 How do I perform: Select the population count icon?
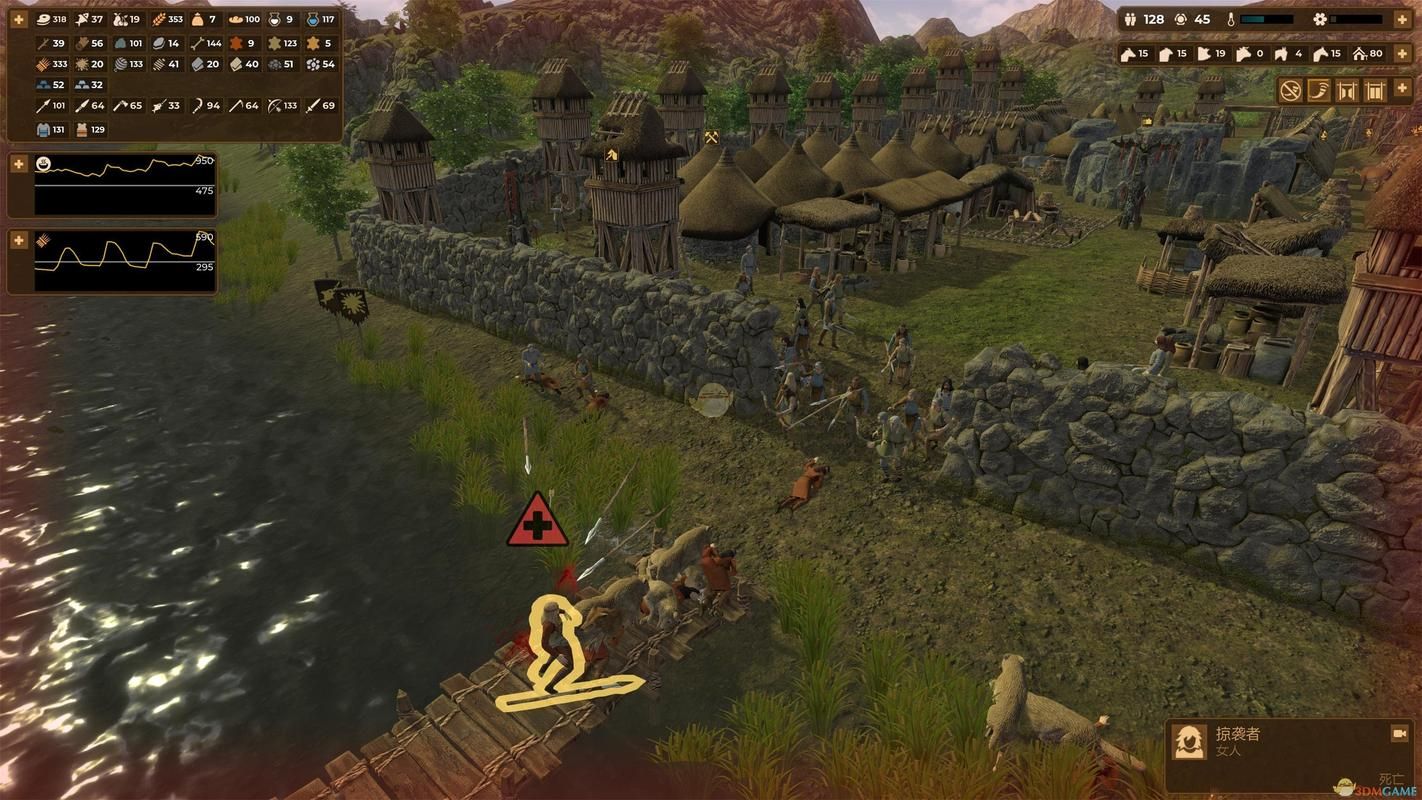coord(1131,19)
